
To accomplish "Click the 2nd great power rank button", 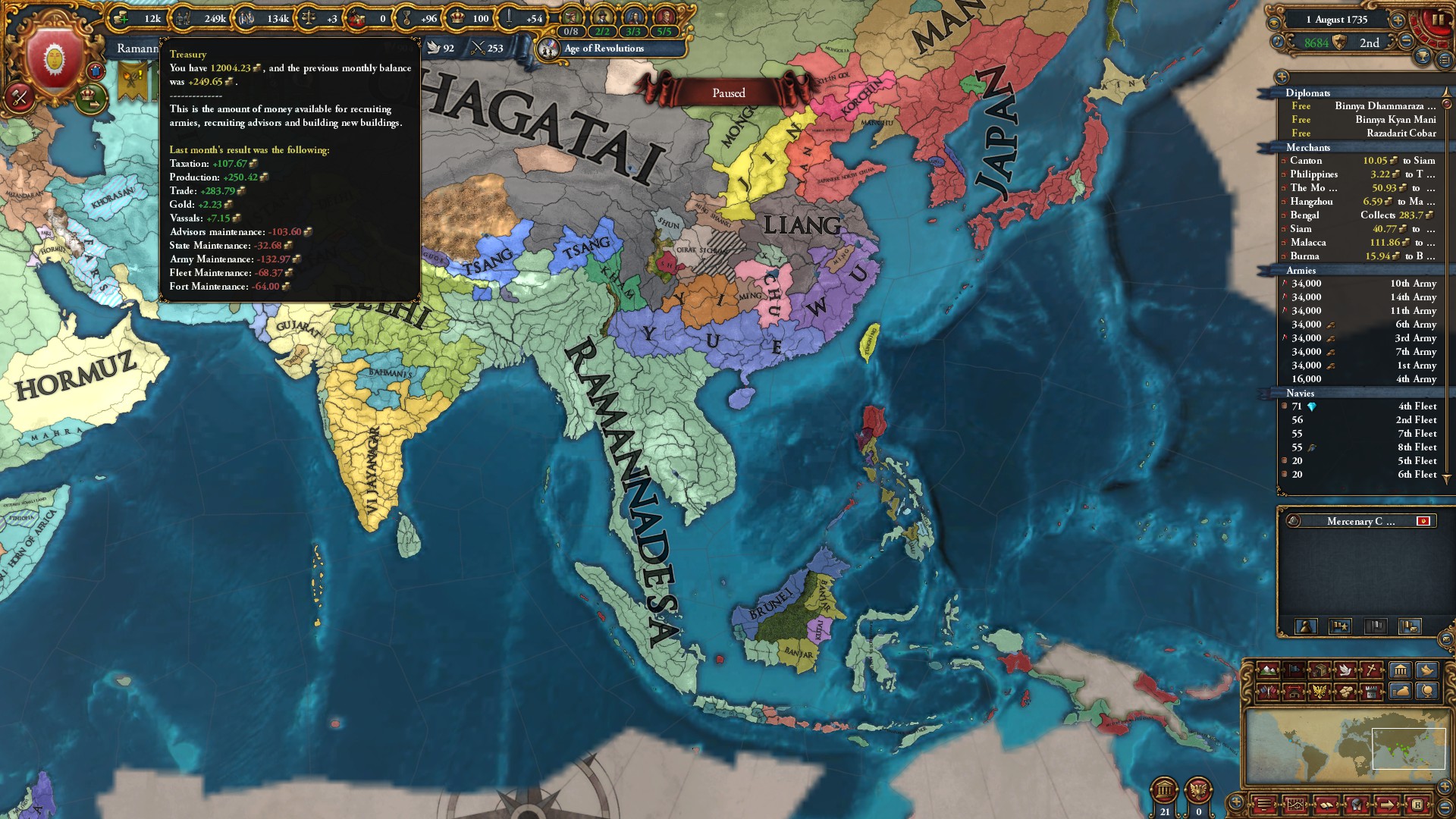I will click(x=1371, y=43).
